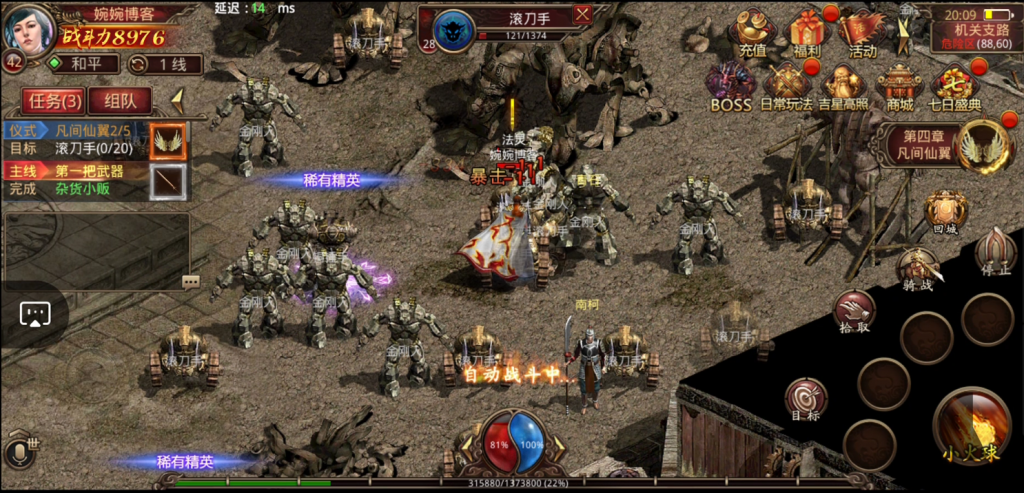1024x493 pixels.
Task: Pick up loot with 拾取
Action: 854,310
